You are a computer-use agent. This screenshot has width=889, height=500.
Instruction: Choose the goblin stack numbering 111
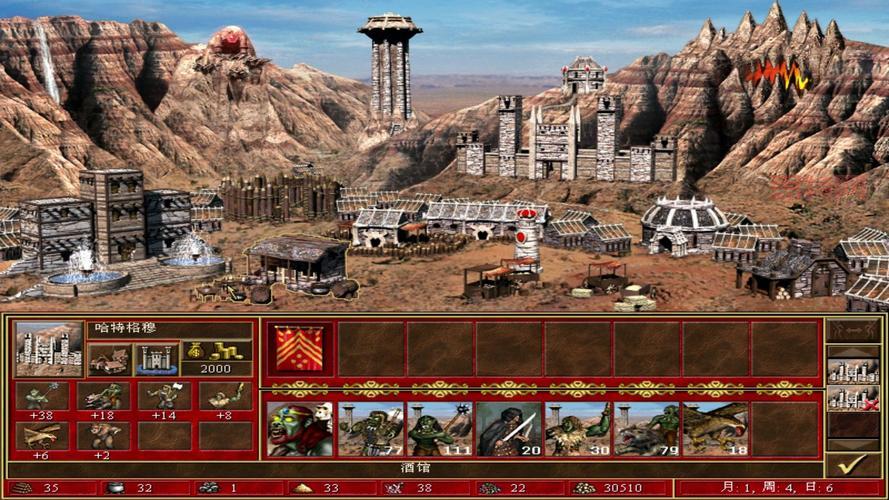click(439, 429)
